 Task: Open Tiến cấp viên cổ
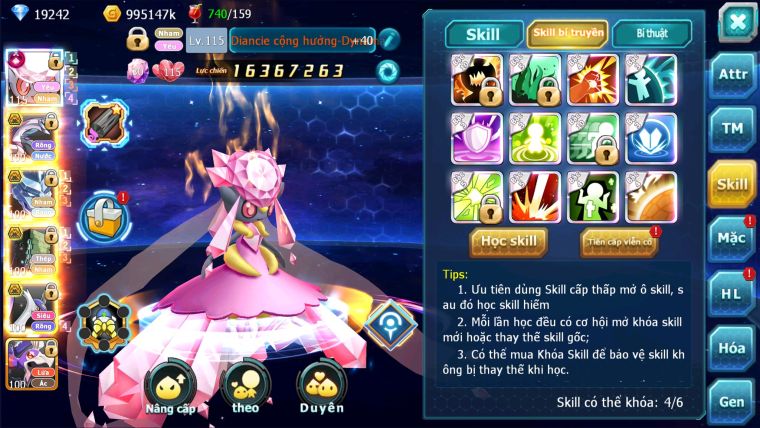(618, 241)
